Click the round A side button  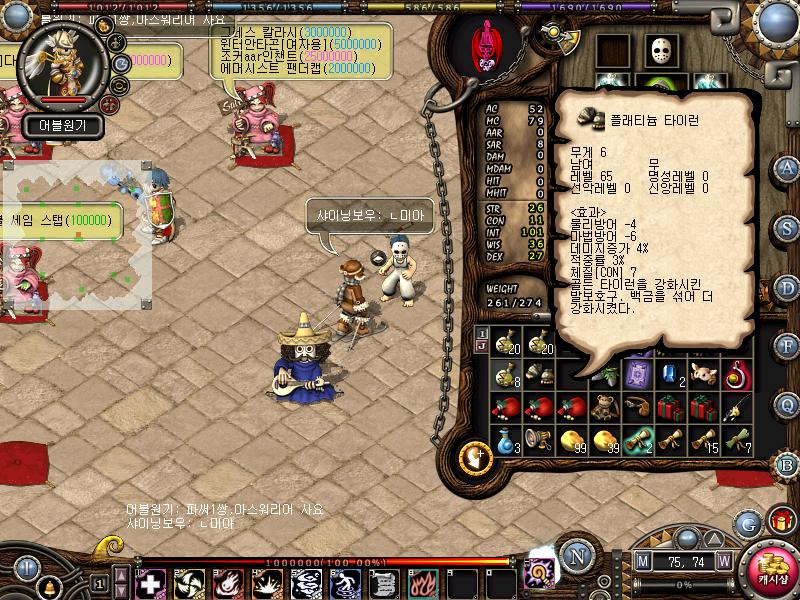point(787,167)
